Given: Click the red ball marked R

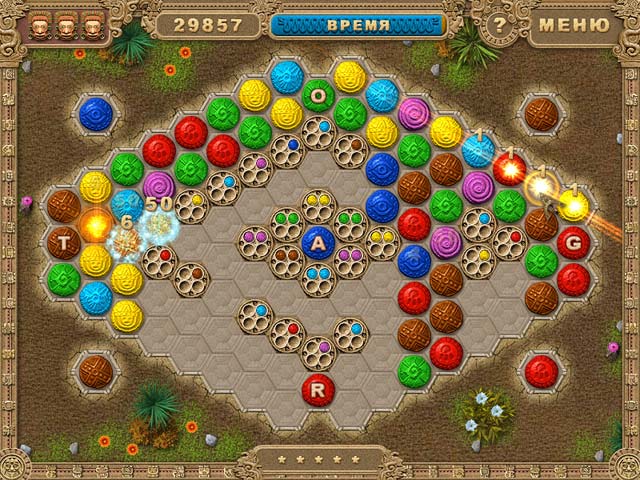Looking at the screenshot, I should click(318, 390).
